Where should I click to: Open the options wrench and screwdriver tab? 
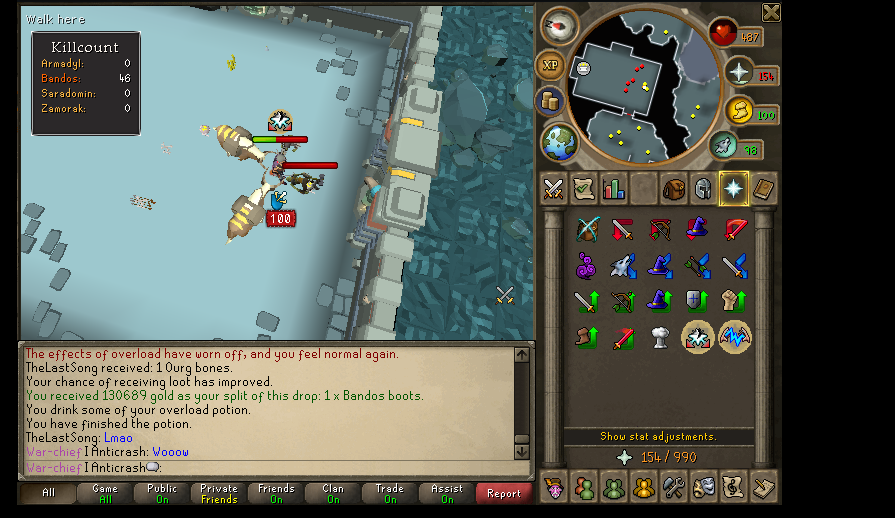coord(673,487)
